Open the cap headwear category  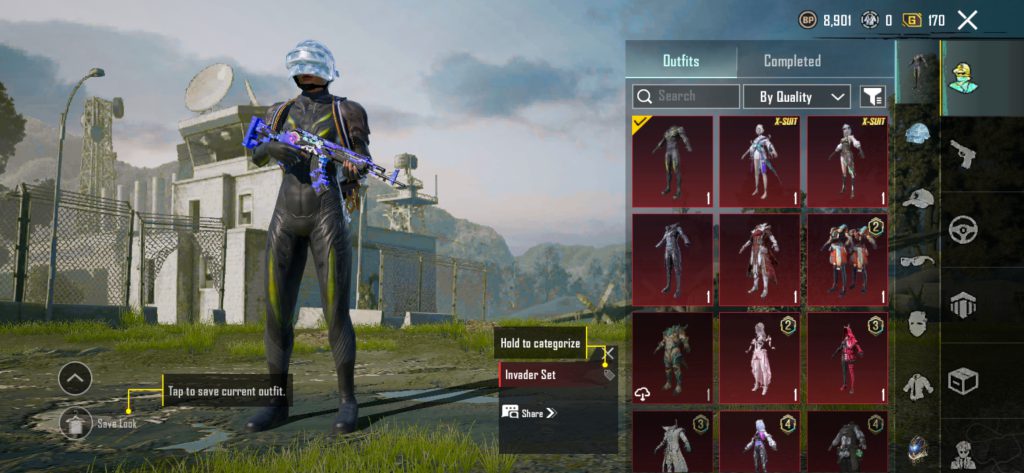coord(917,198)
